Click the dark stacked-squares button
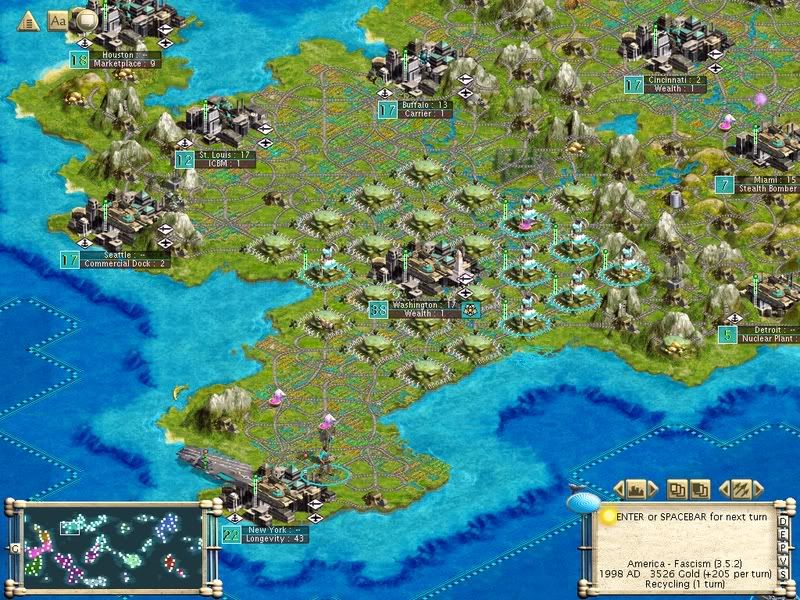The image size is (800, 600). (700, 489)
